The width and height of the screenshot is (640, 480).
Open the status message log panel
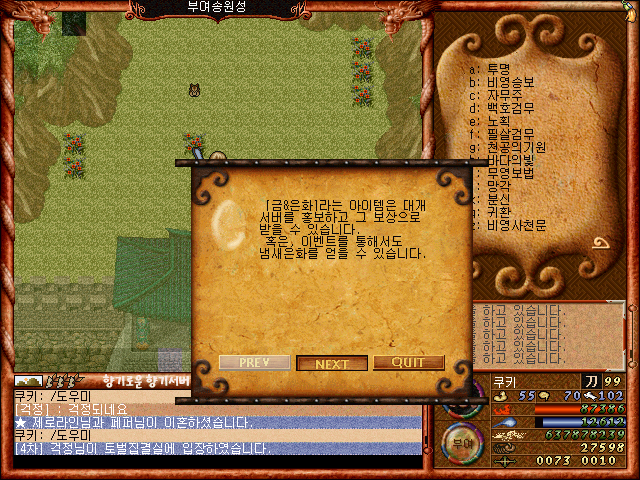pyautogui.click(x=548, y=335)
